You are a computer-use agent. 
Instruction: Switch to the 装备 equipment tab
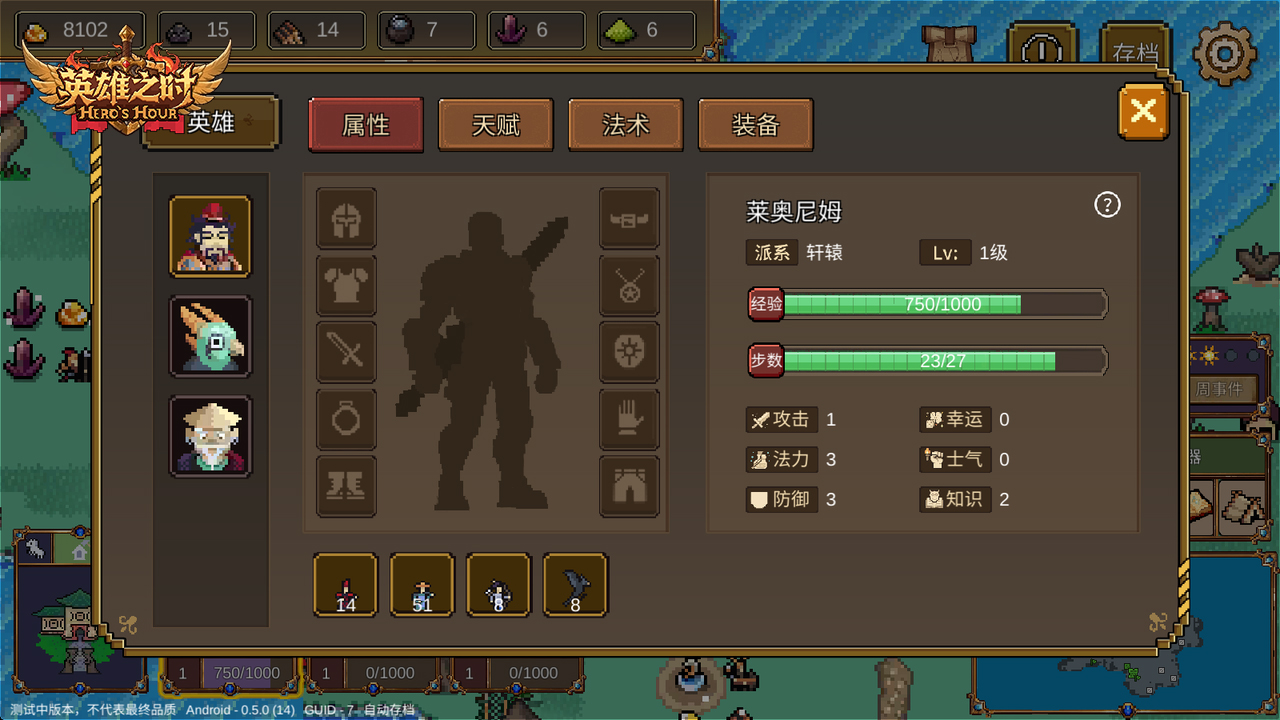755,124
